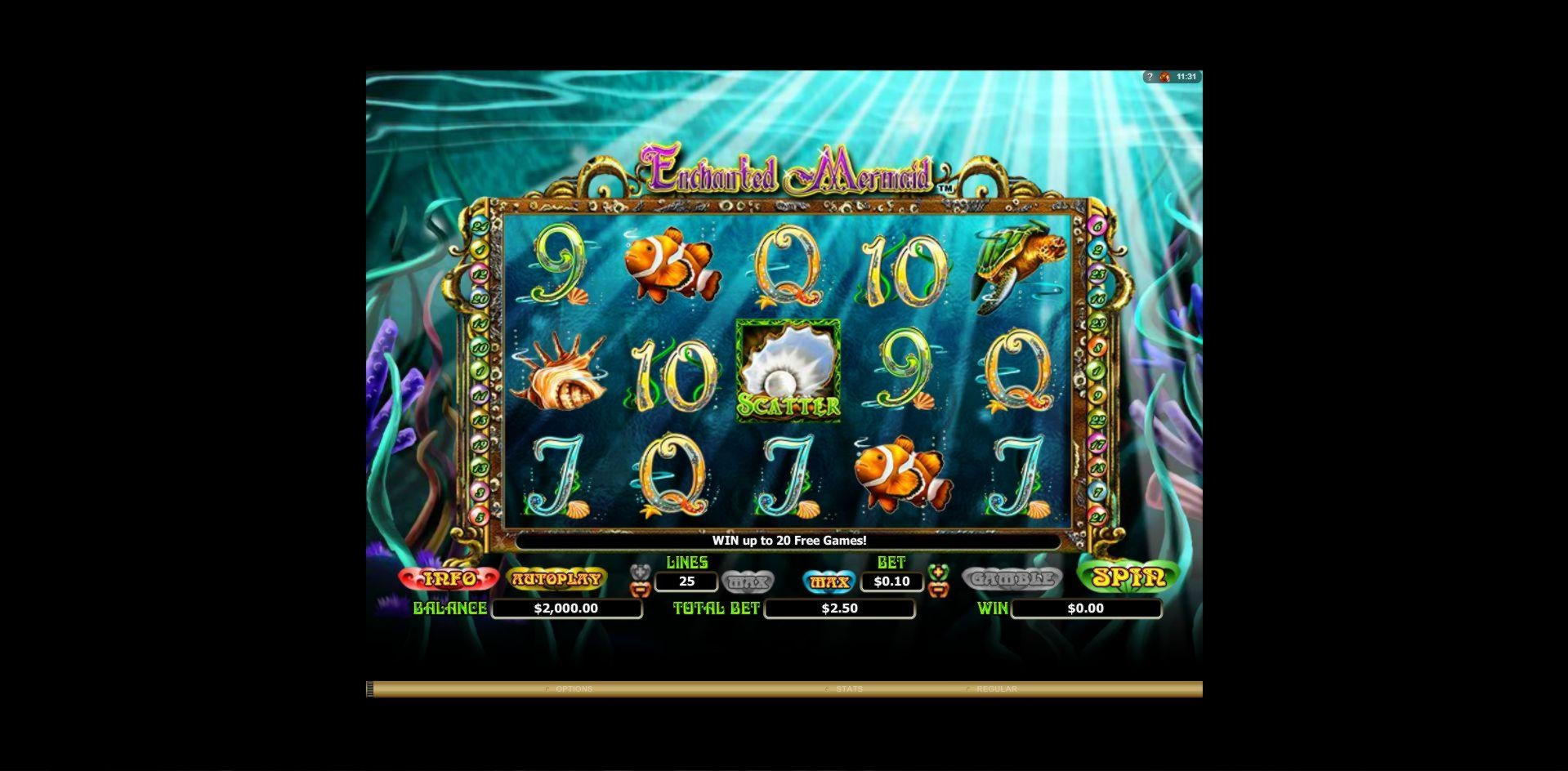
Task: Click the Gamble button
Action: (x=1012, y=579)
